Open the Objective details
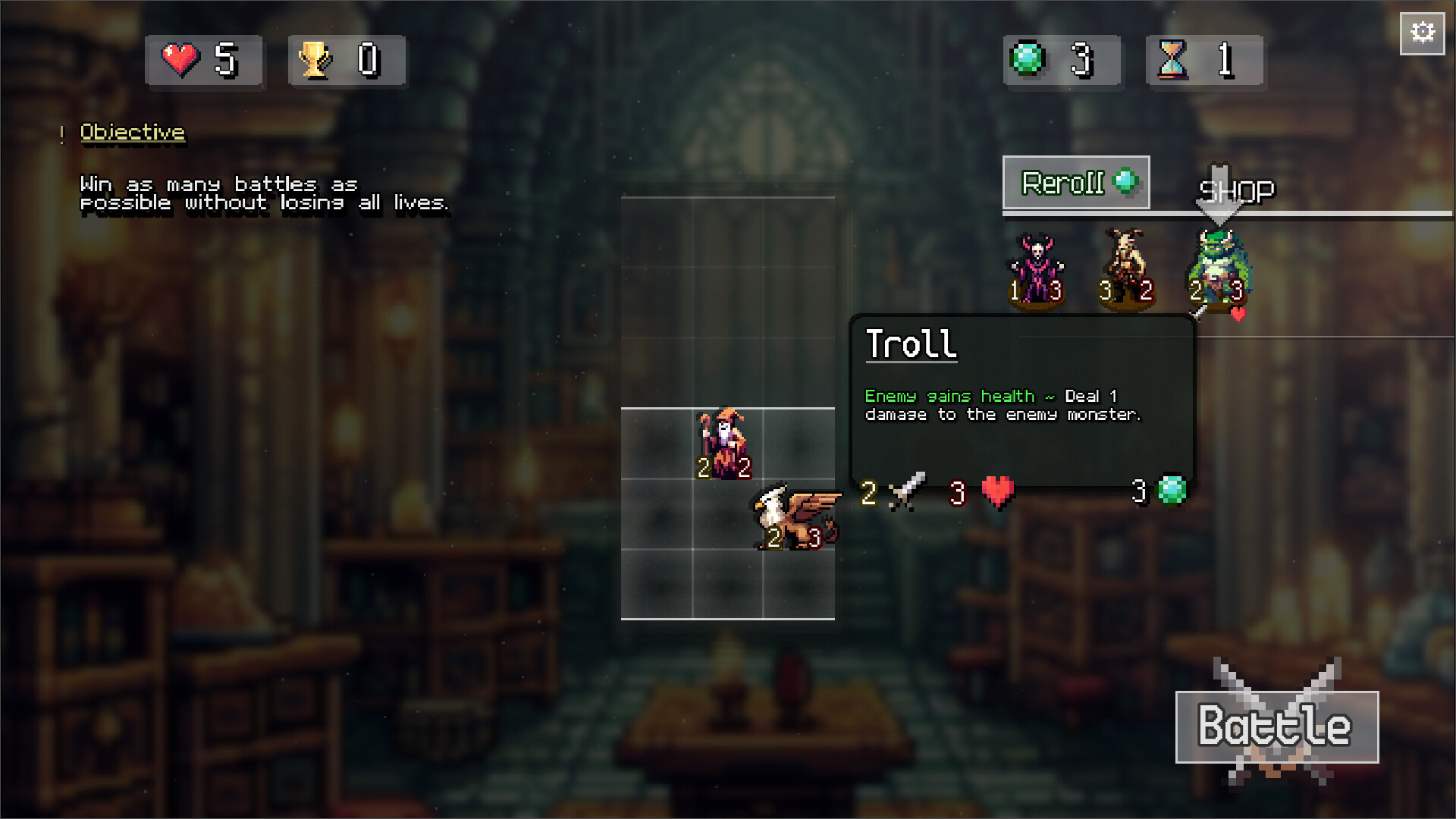This screenshot has height=819, width=1456. pyautogui.click(x=132, y=132)
